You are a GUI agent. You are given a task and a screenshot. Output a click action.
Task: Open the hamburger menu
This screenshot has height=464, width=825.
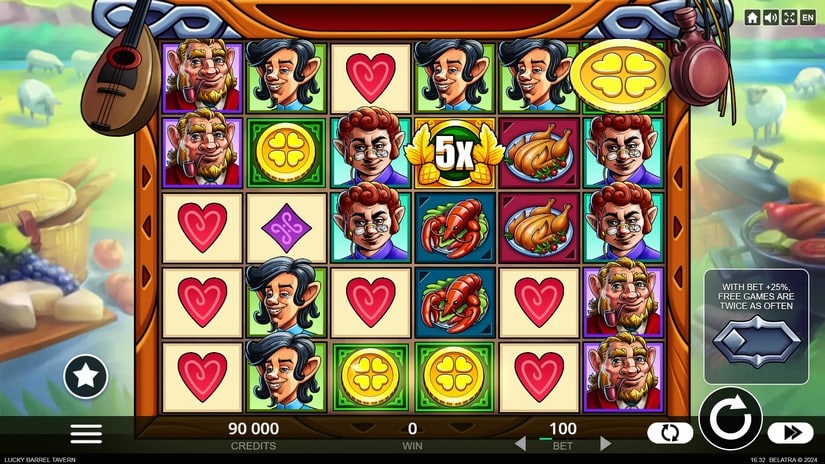tap(86, 433)
